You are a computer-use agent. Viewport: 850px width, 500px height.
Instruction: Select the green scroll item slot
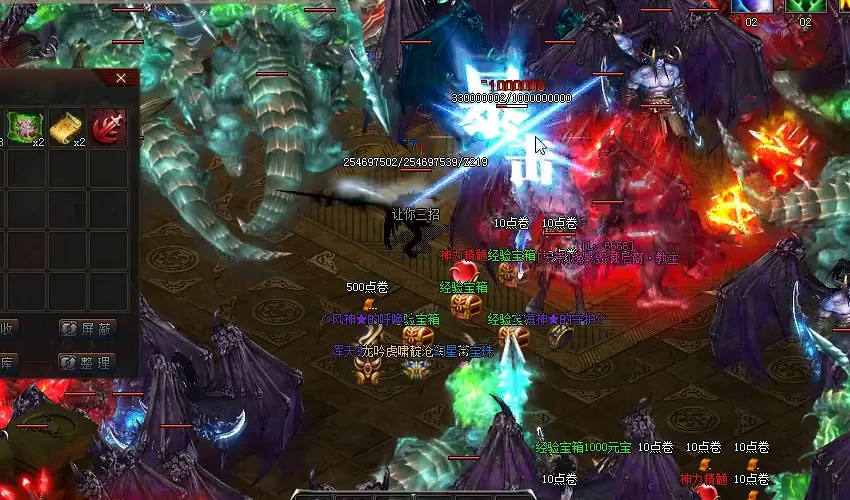click(22, 126)
